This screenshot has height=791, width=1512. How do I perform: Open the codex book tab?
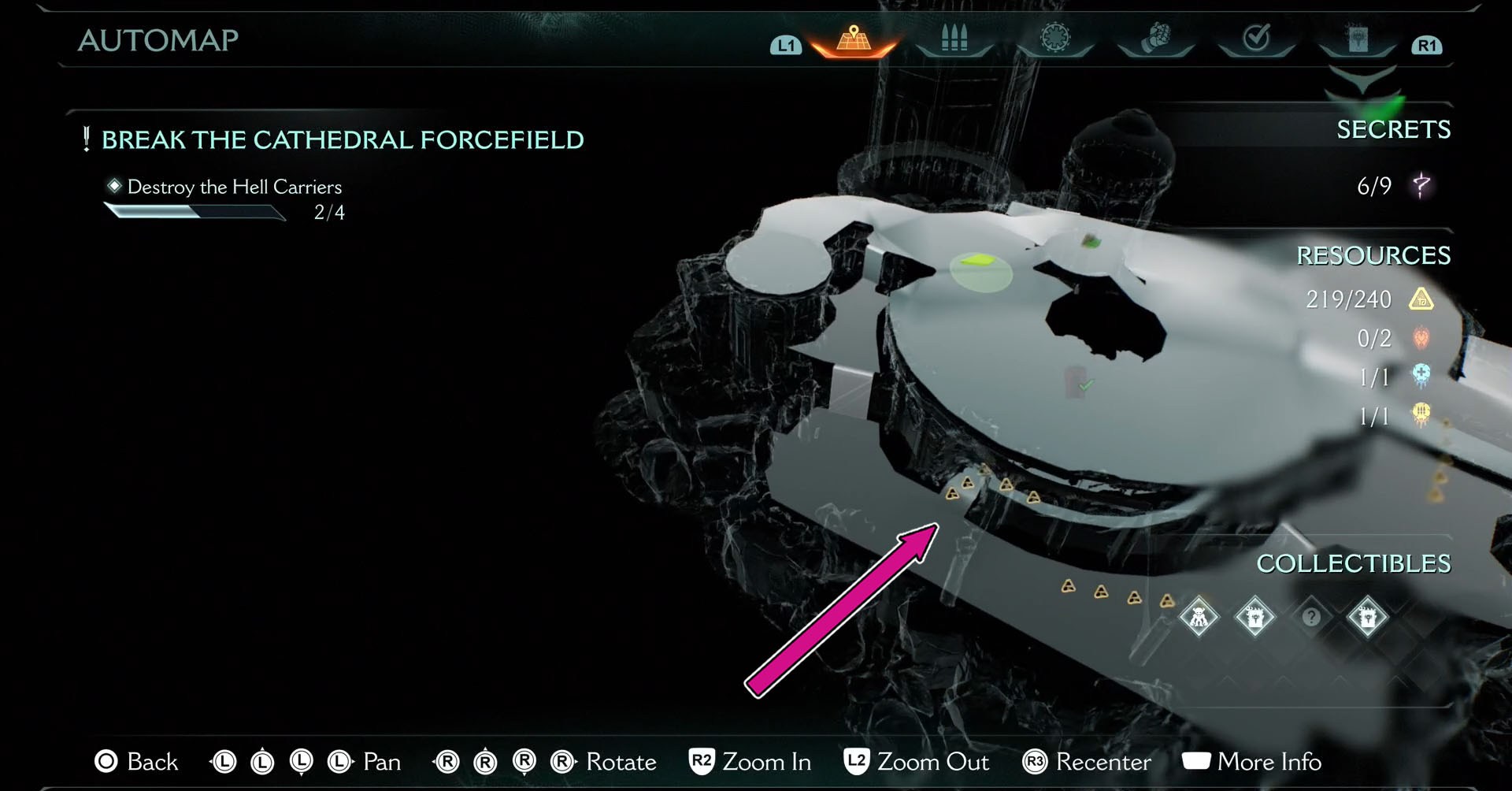(x=1358, y=38)
